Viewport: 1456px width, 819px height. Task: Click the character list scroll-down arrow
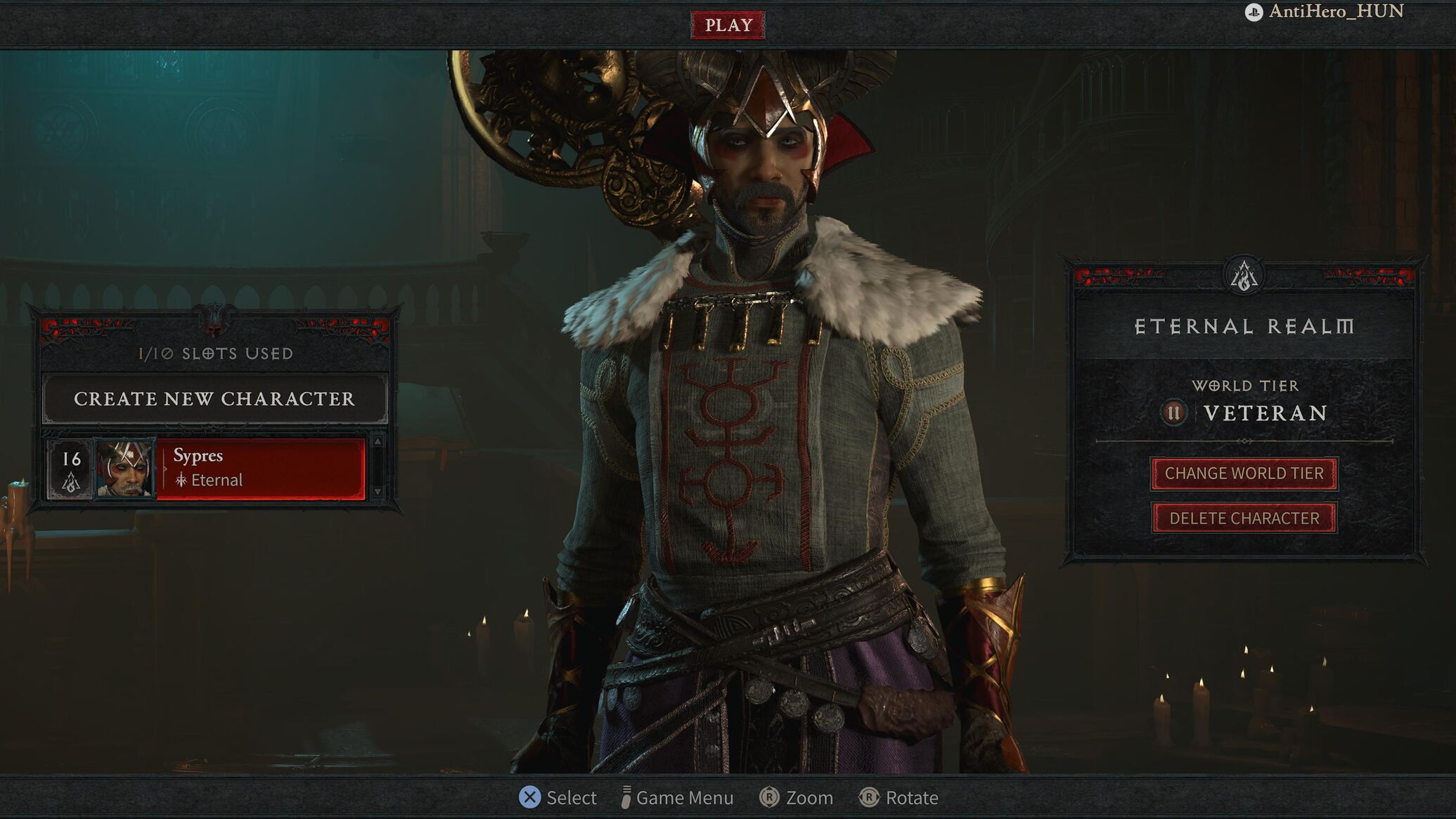pyautogui.click(x=378, y=491)
